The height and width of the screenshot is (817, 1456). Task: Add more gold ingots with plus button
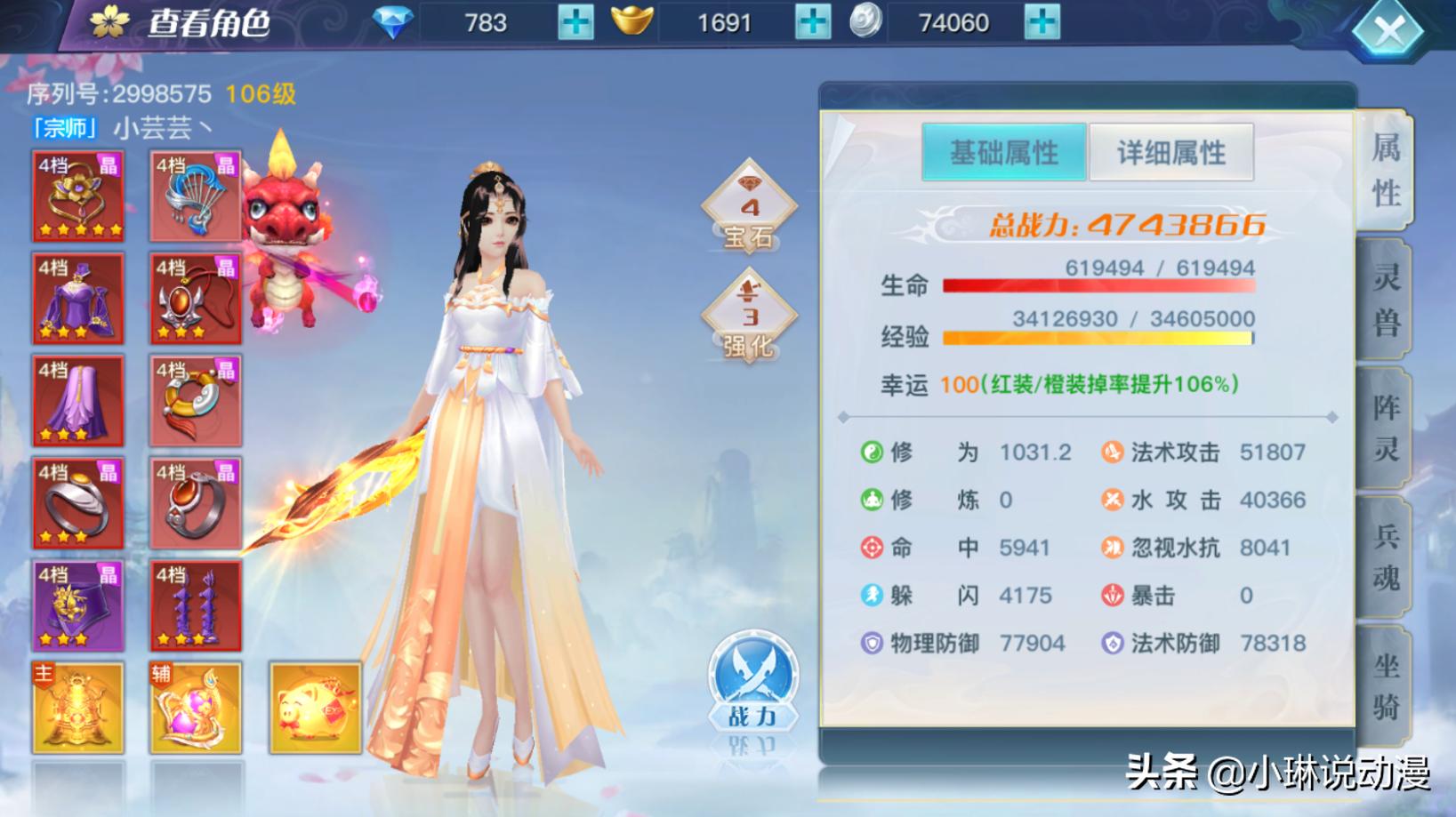pos(812,22)
